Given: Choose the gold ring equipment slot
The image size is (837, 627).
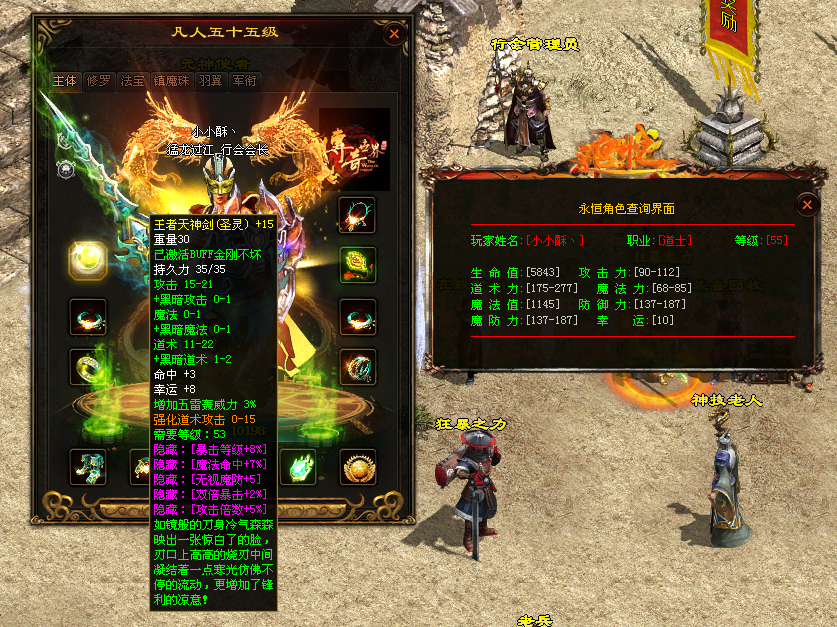Looking at the screenshot, I should pyautogui.click(x=88, y=368).
